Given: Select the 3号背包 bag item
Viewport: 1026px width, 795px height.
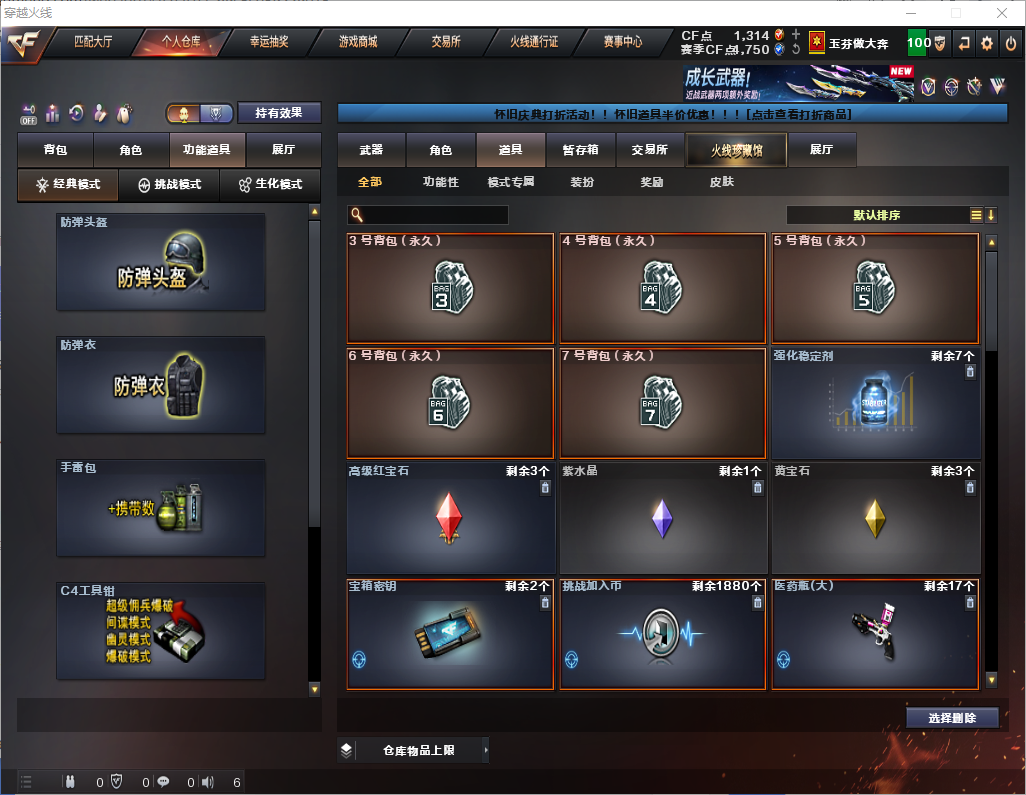Looking at the screenshot, I should 450,288.
